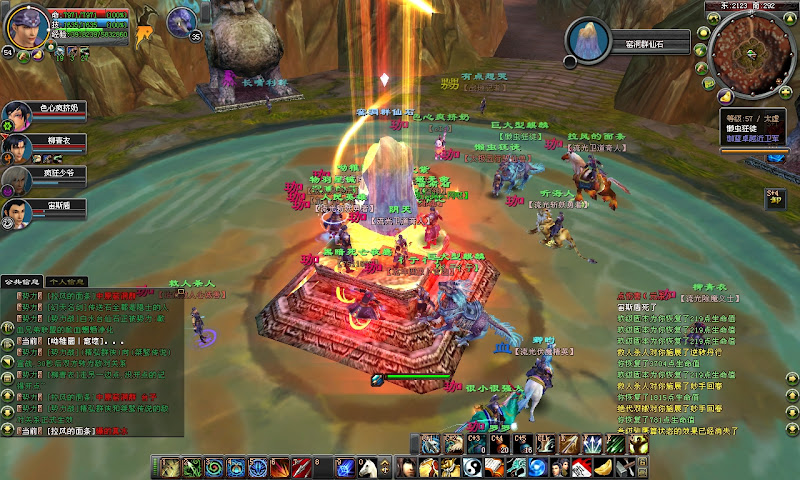Activate the white horse mount icon
Image resolution: width=800 pixels, height=480 pixels.
[367, 467]
